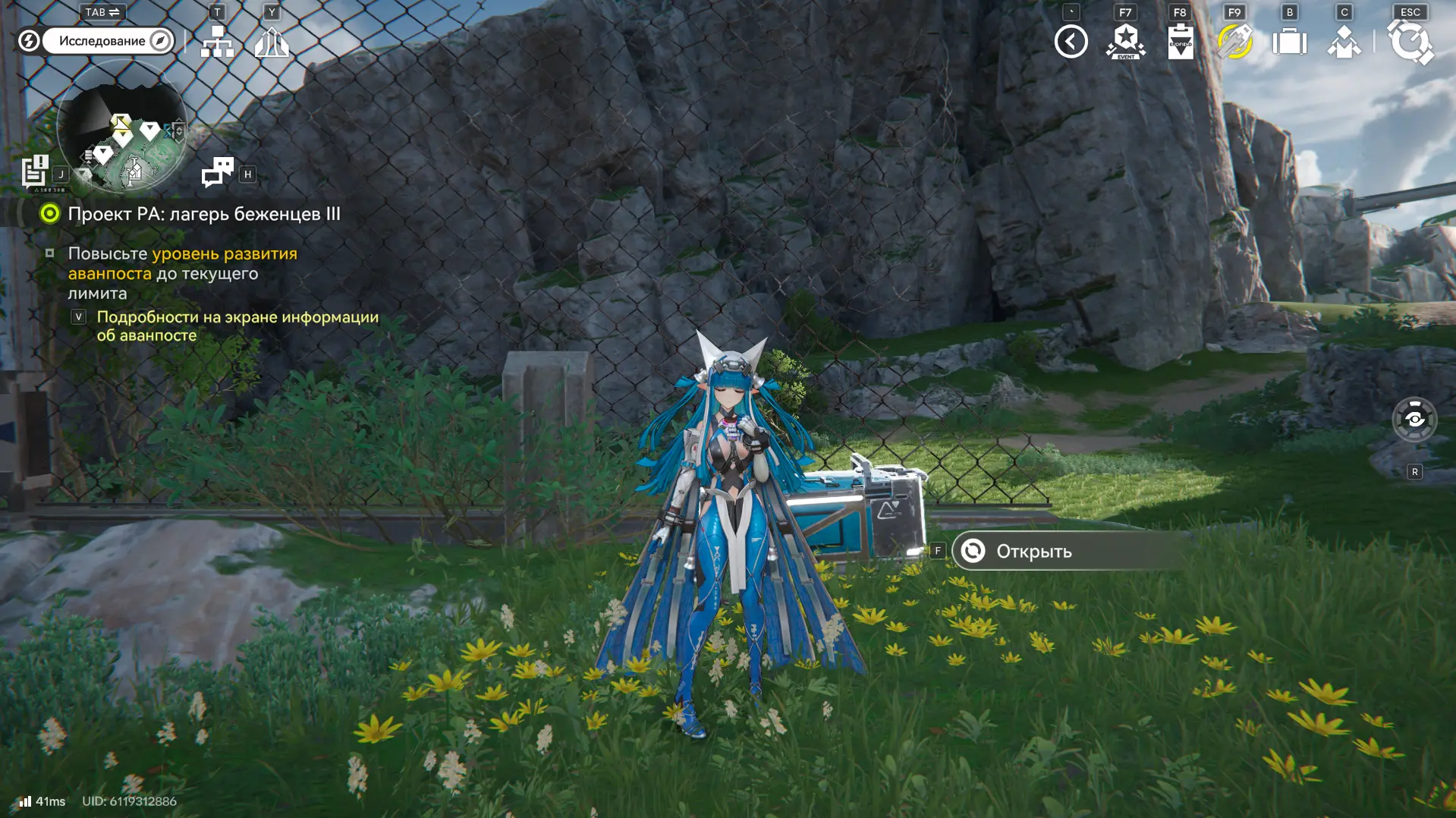Open the clipboard pass icon

(1180, 42)
